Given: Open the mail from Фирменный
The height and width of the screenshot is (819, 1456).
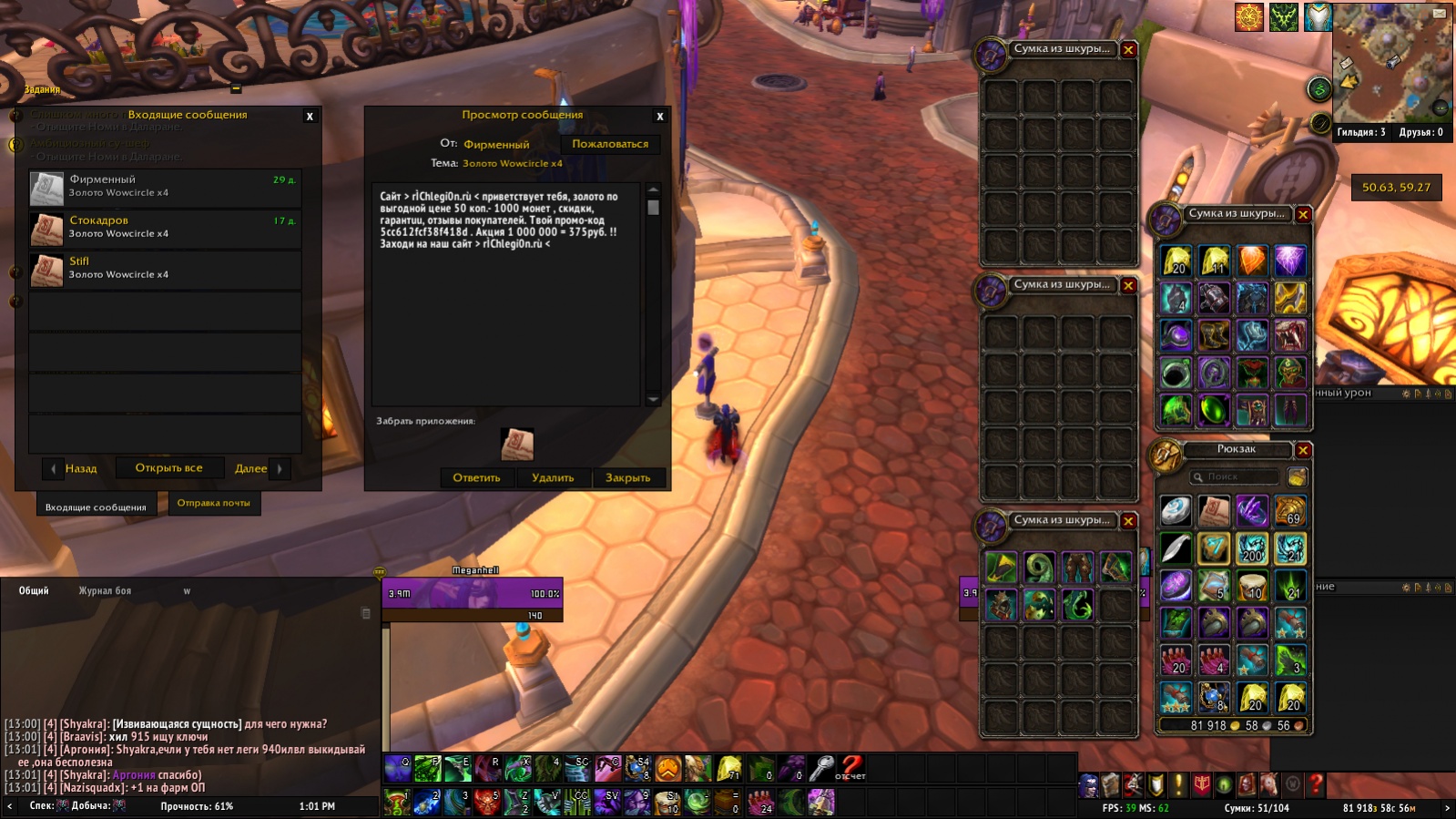Looking at the screenshot, I should click(x=165, y=188).
